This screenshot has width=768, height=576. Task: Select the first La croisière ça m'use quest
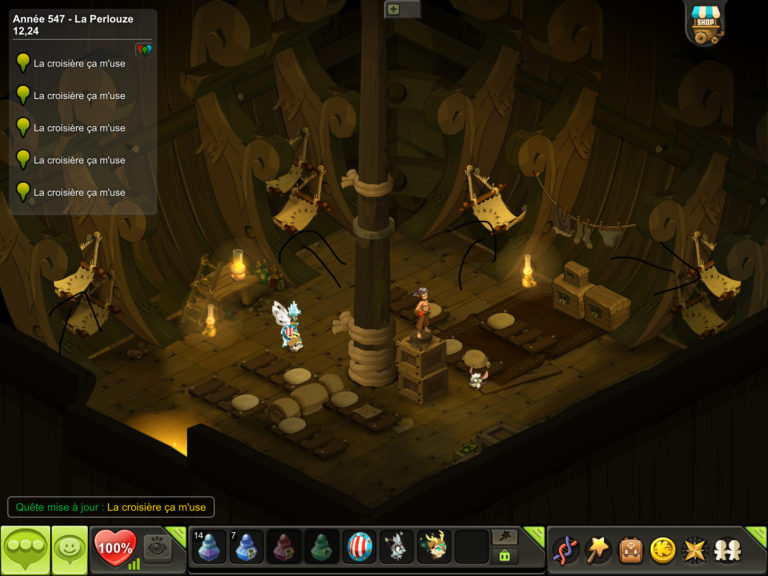79,63
